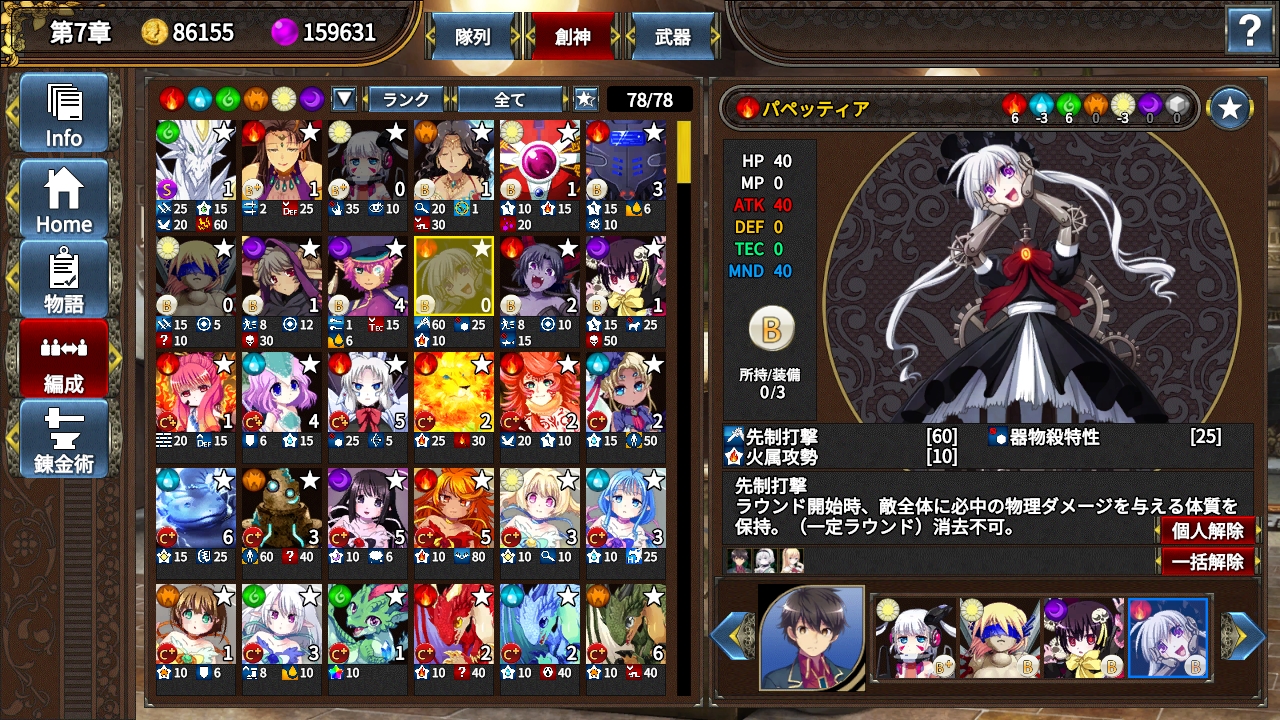Image resolution: width=1280 pixels, height=720 pixels.
Task: Toggle the large star favorite button
Action: 1230,108
